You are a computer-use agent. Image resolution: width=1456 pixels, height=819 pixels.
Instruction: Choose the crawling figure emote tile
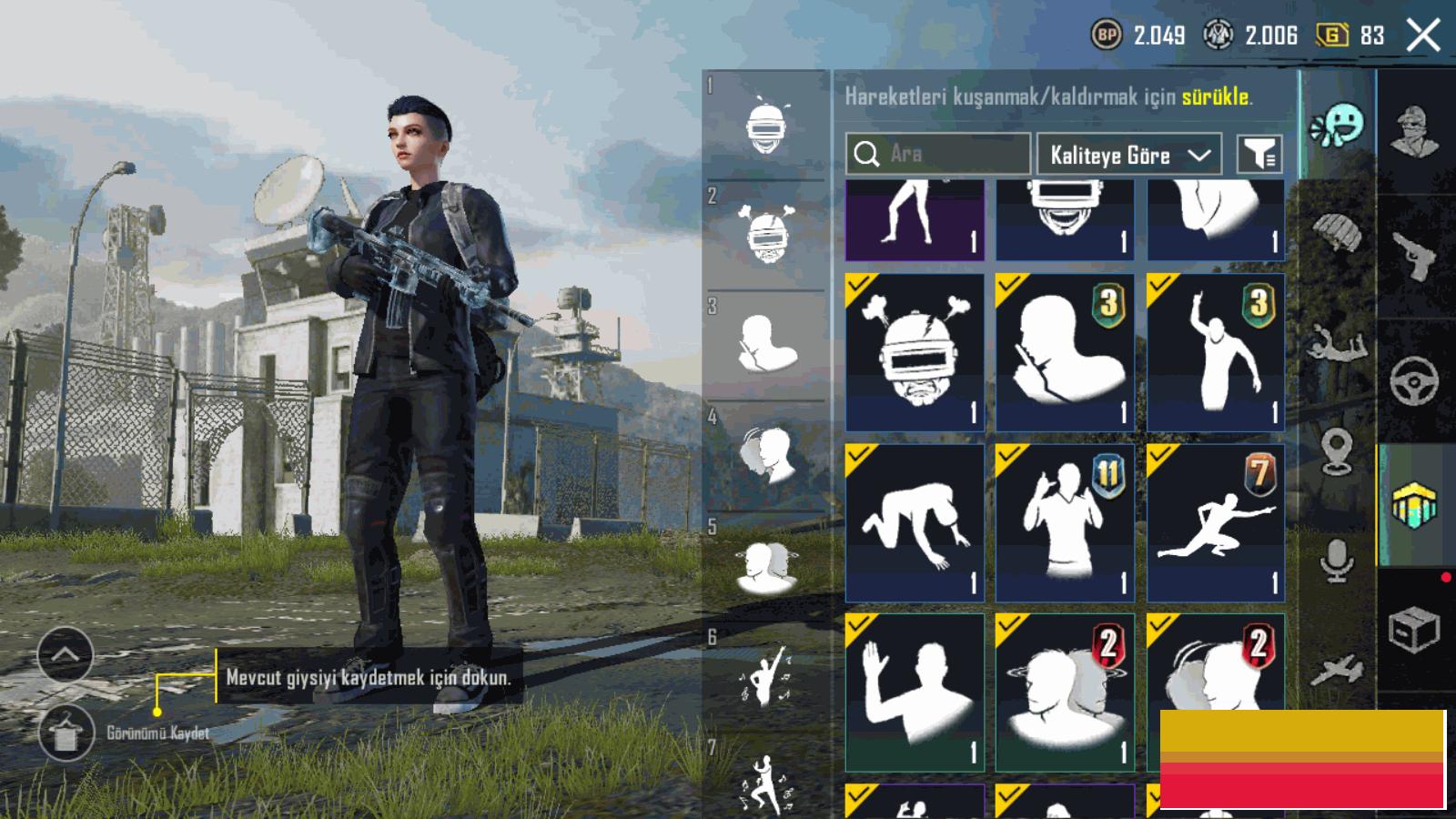click(x=915, y=522)
